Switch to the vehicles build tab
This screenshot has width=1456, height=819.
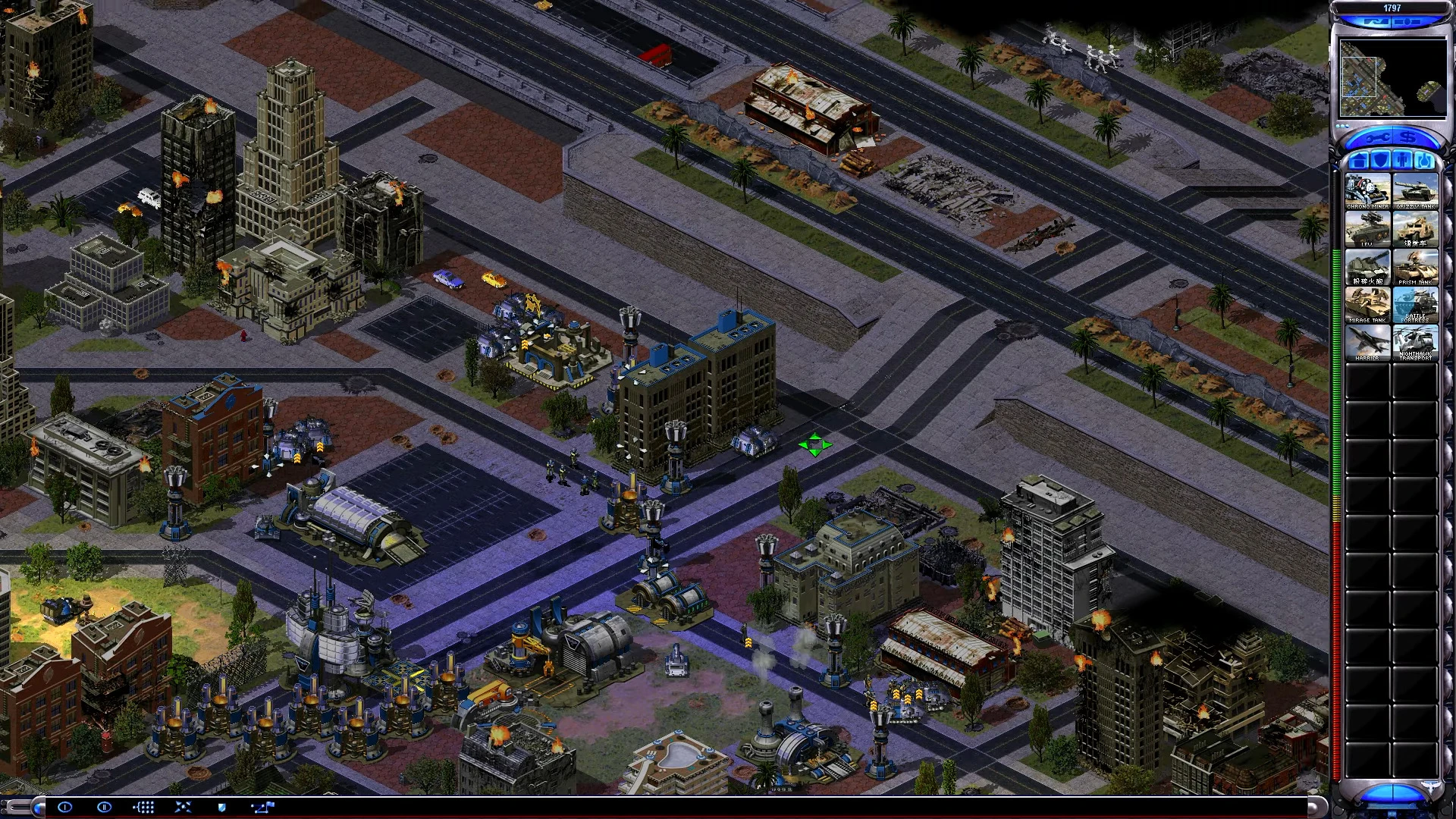pos(1425,161)
